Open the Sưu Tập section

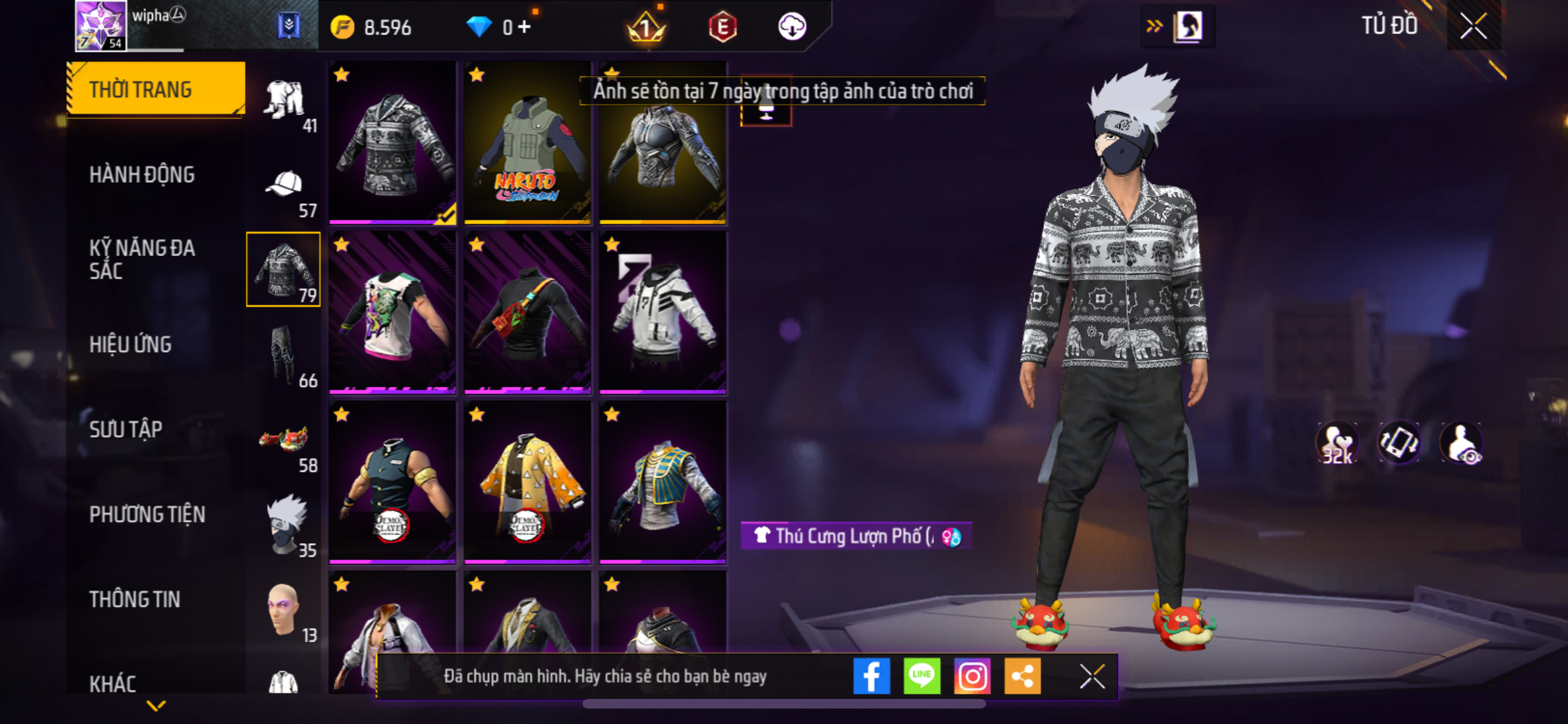126,429
